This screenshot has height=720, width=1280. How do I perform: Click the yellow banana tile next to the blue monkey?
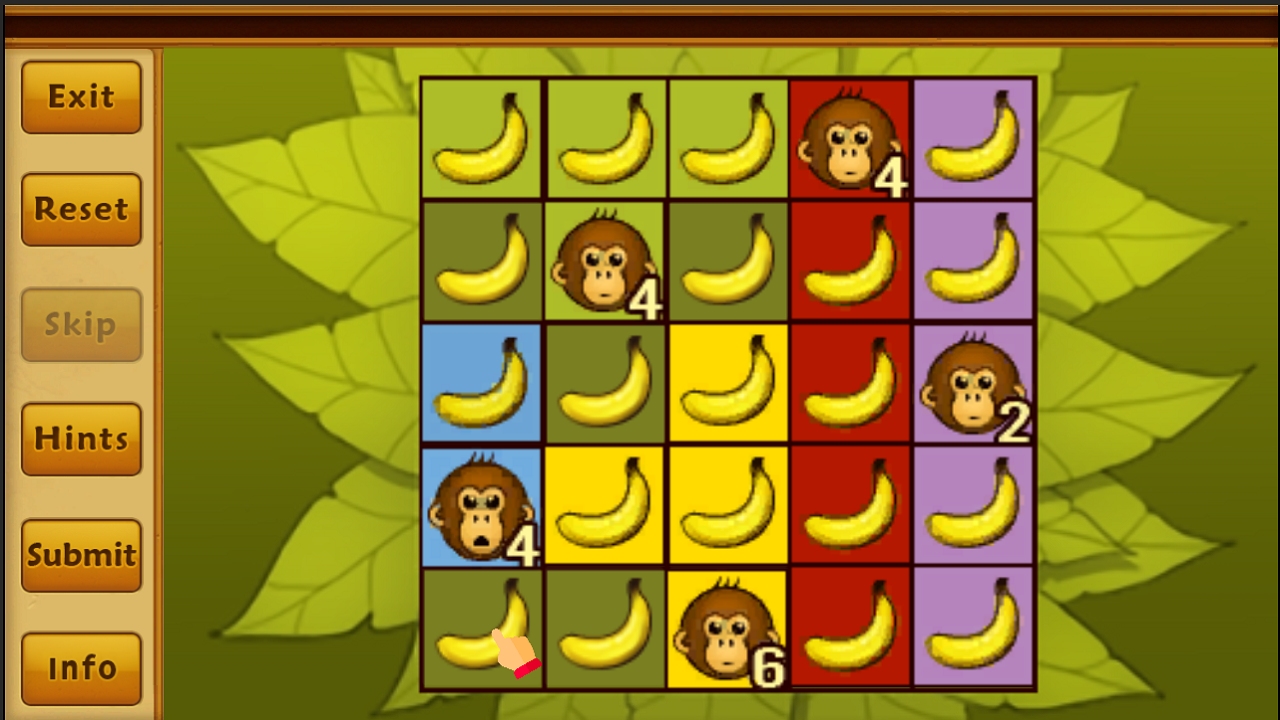[604, 504]
